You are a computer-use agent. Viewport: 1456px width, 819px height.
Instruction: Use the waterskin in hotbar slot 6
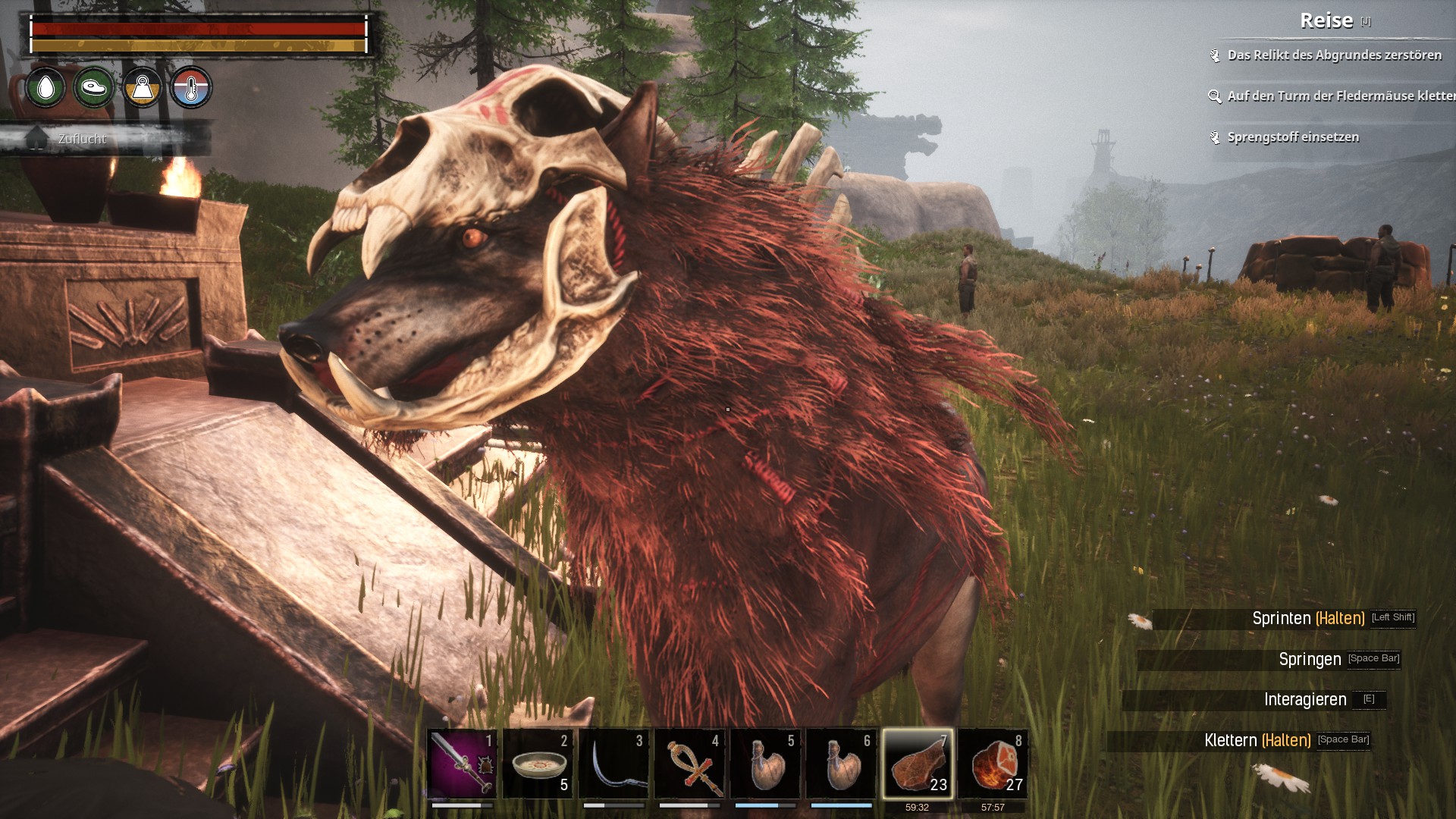click(841, 764)
